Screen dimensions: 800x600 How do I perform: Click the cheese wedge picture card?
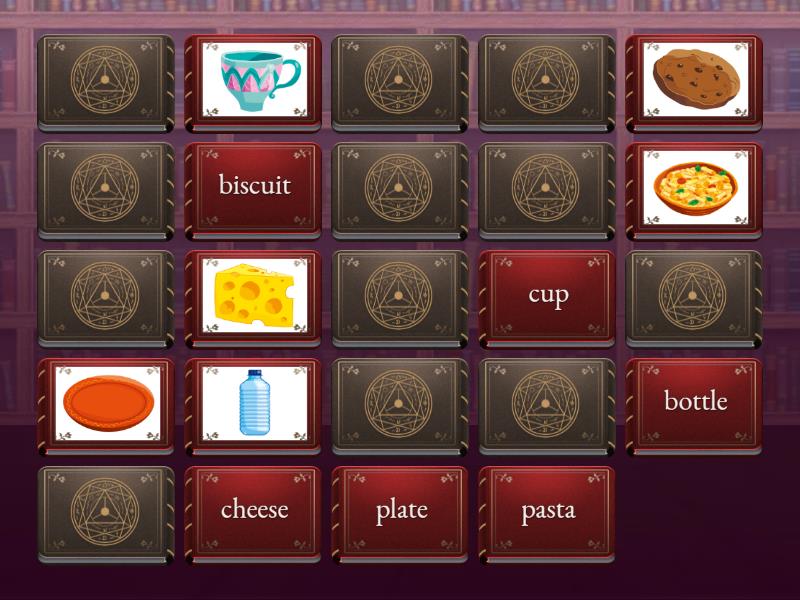click(x=253, y=294)
